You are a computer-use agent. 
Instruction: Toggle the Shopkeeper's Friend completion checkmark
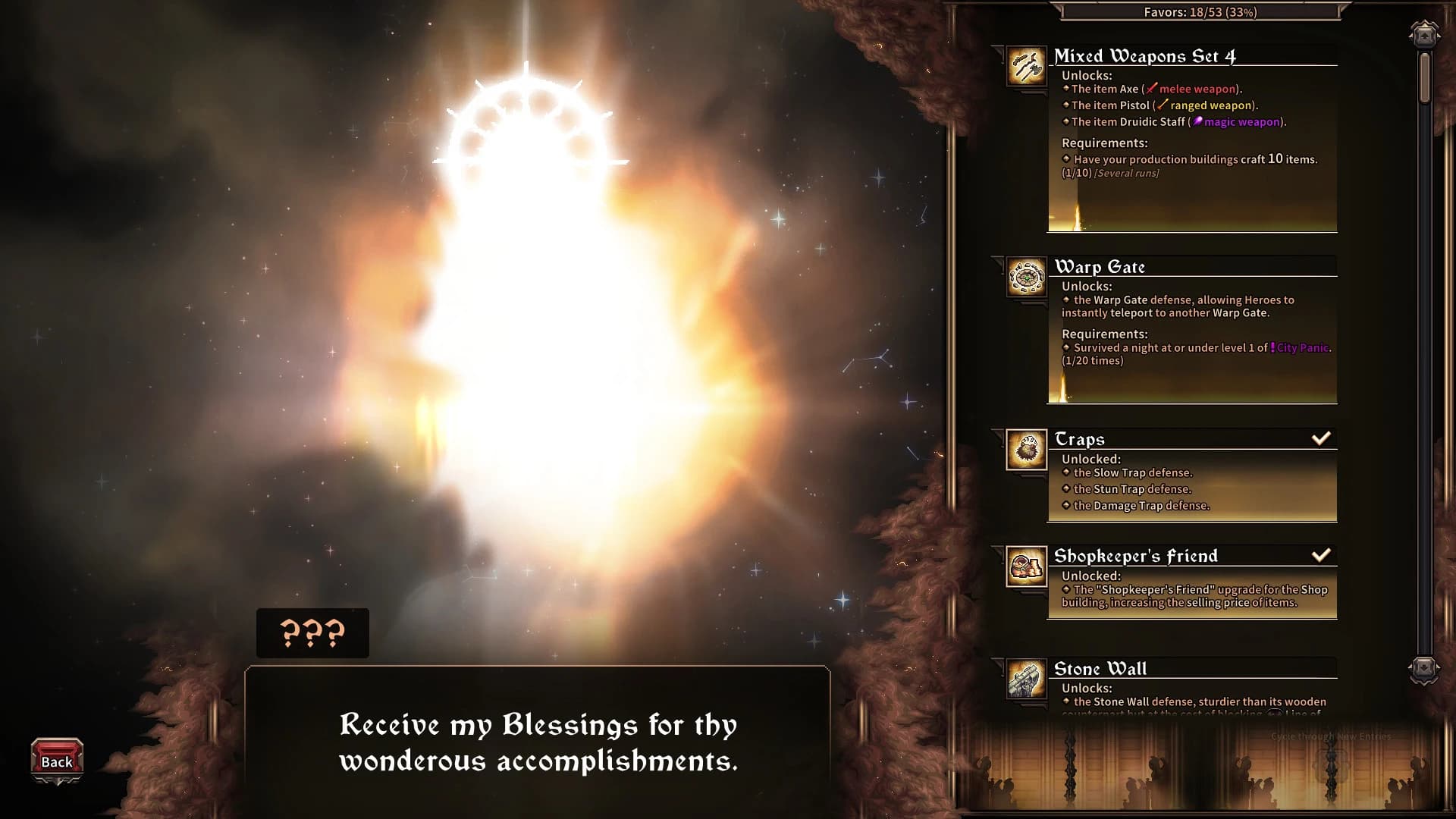(1322, 554)
